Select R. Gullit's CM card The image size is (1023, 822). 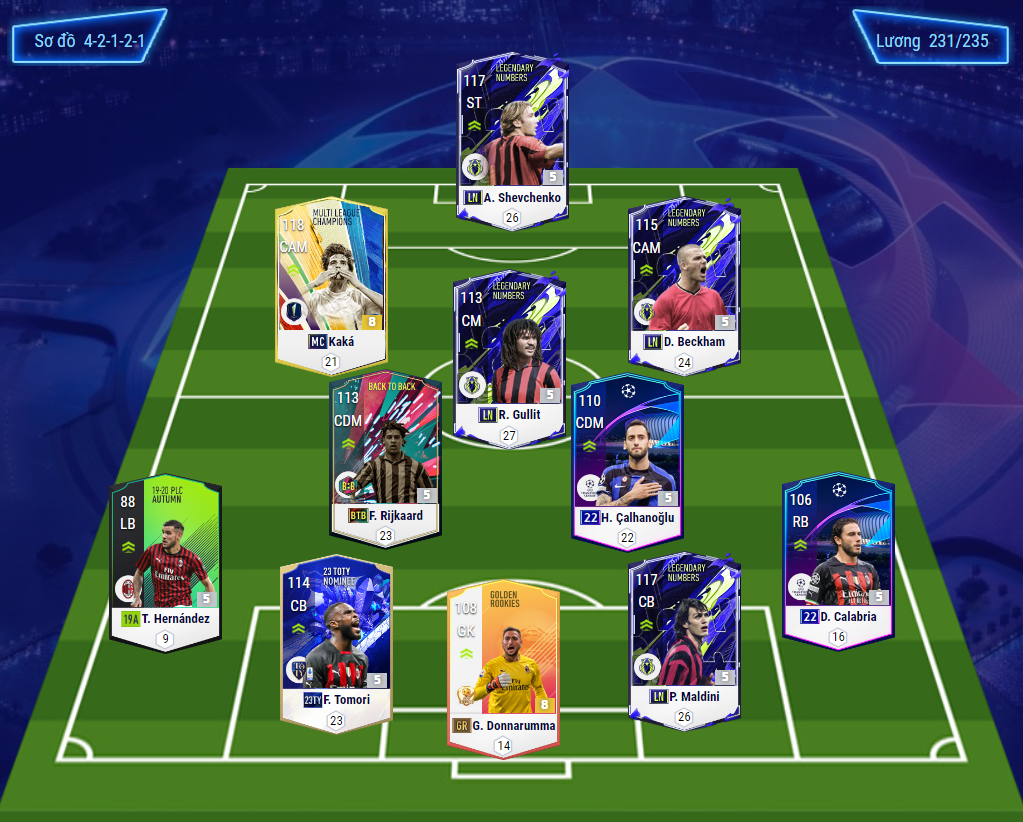509,350
